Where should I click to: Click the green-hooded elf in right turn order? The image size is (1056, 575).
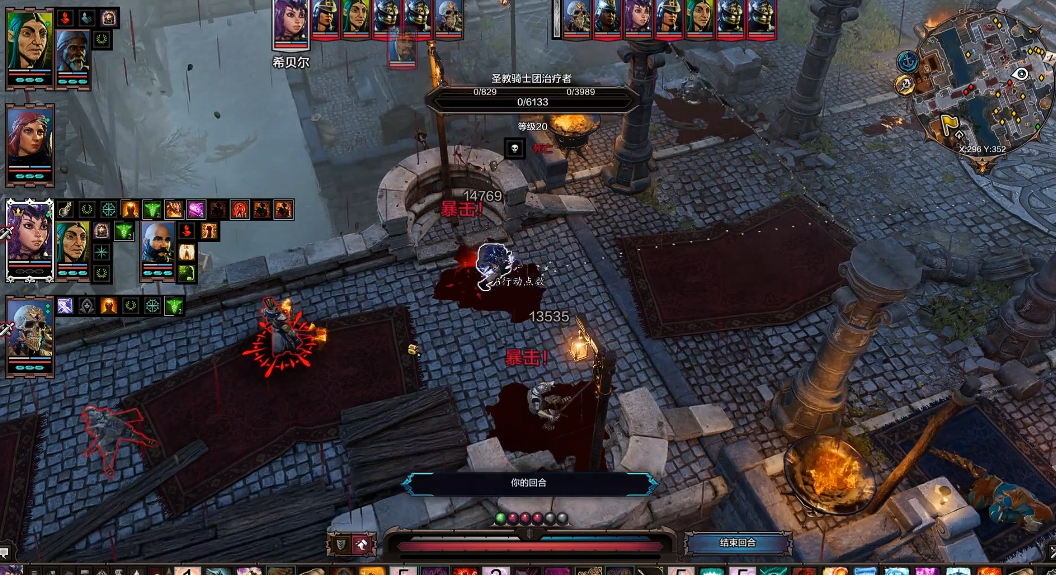coord(700,17)
